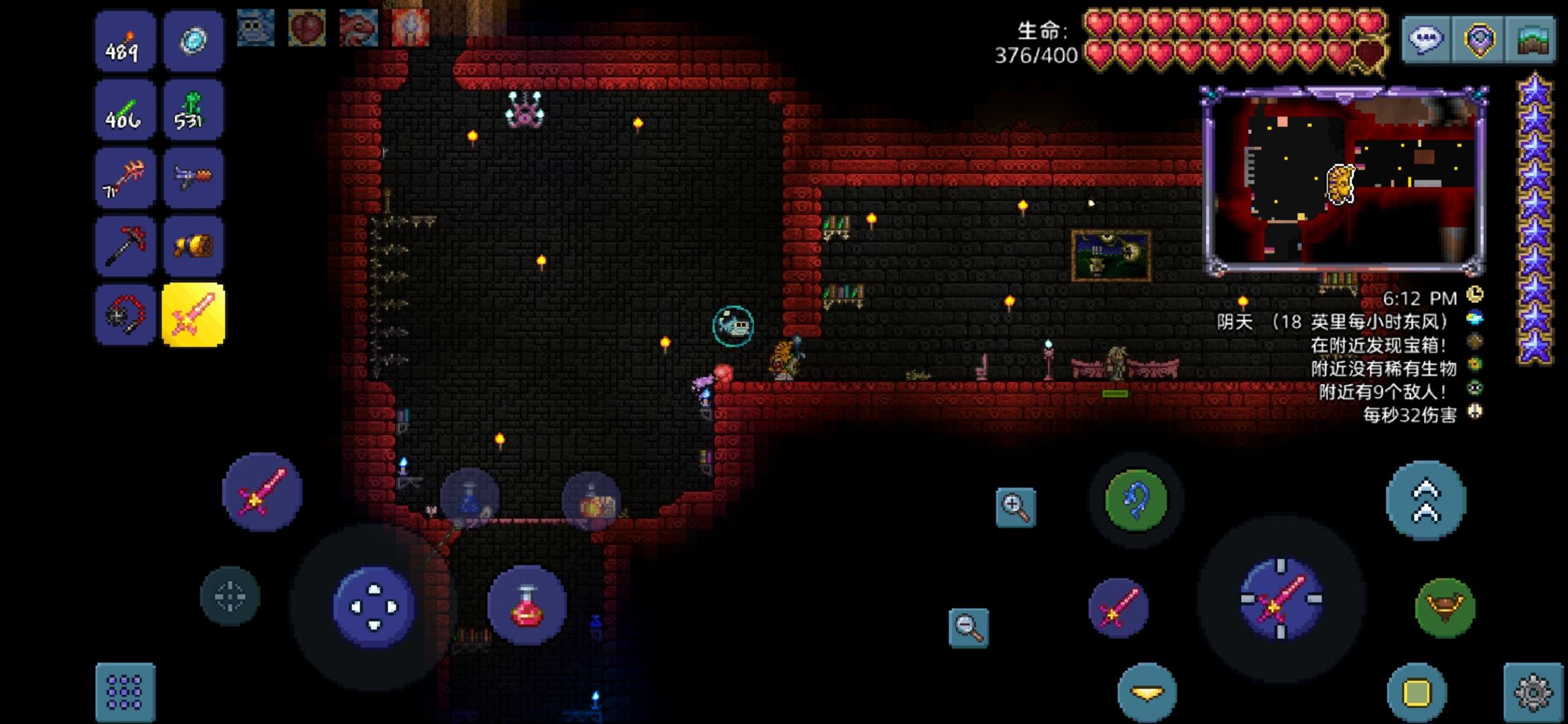Tap the yellow square button
Viewport: 1568px width, 724px height.
(x=1416, y=692)
